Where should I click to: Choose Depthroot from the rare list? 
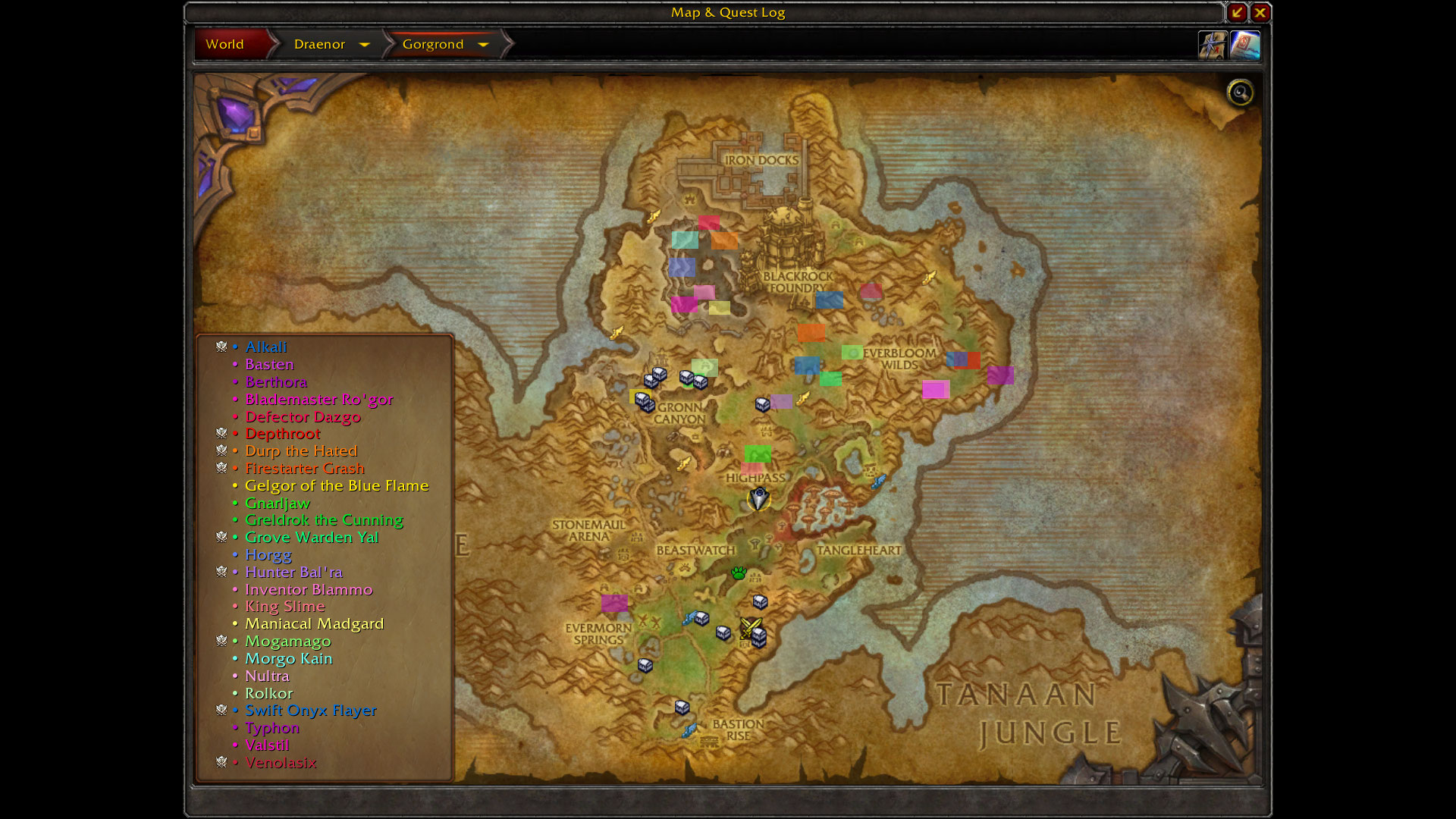(282, 434)
